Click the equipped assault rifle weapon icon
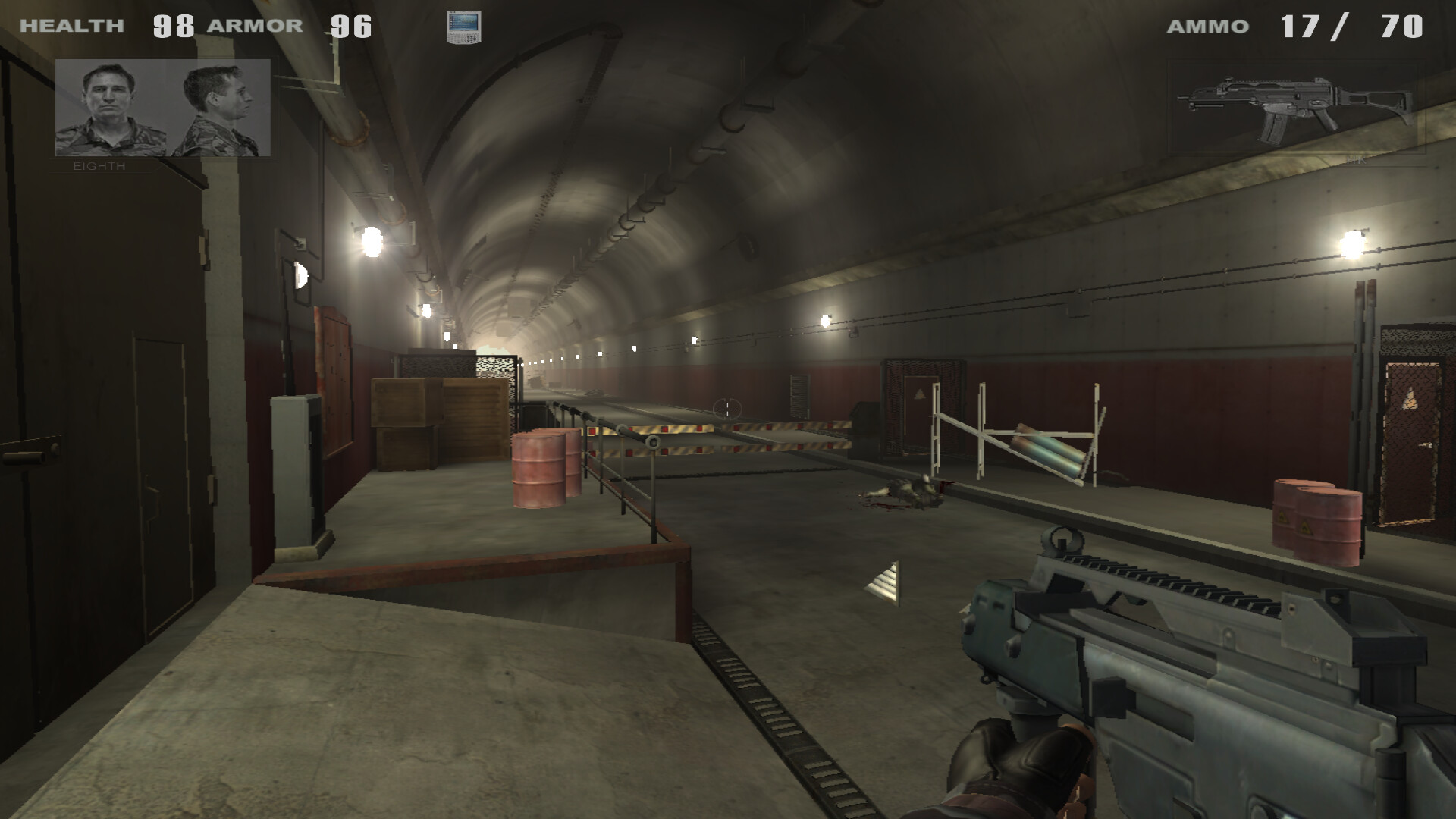This screenshot has width=1456, height=819. pyautogui.click(x=1296, y=108)
